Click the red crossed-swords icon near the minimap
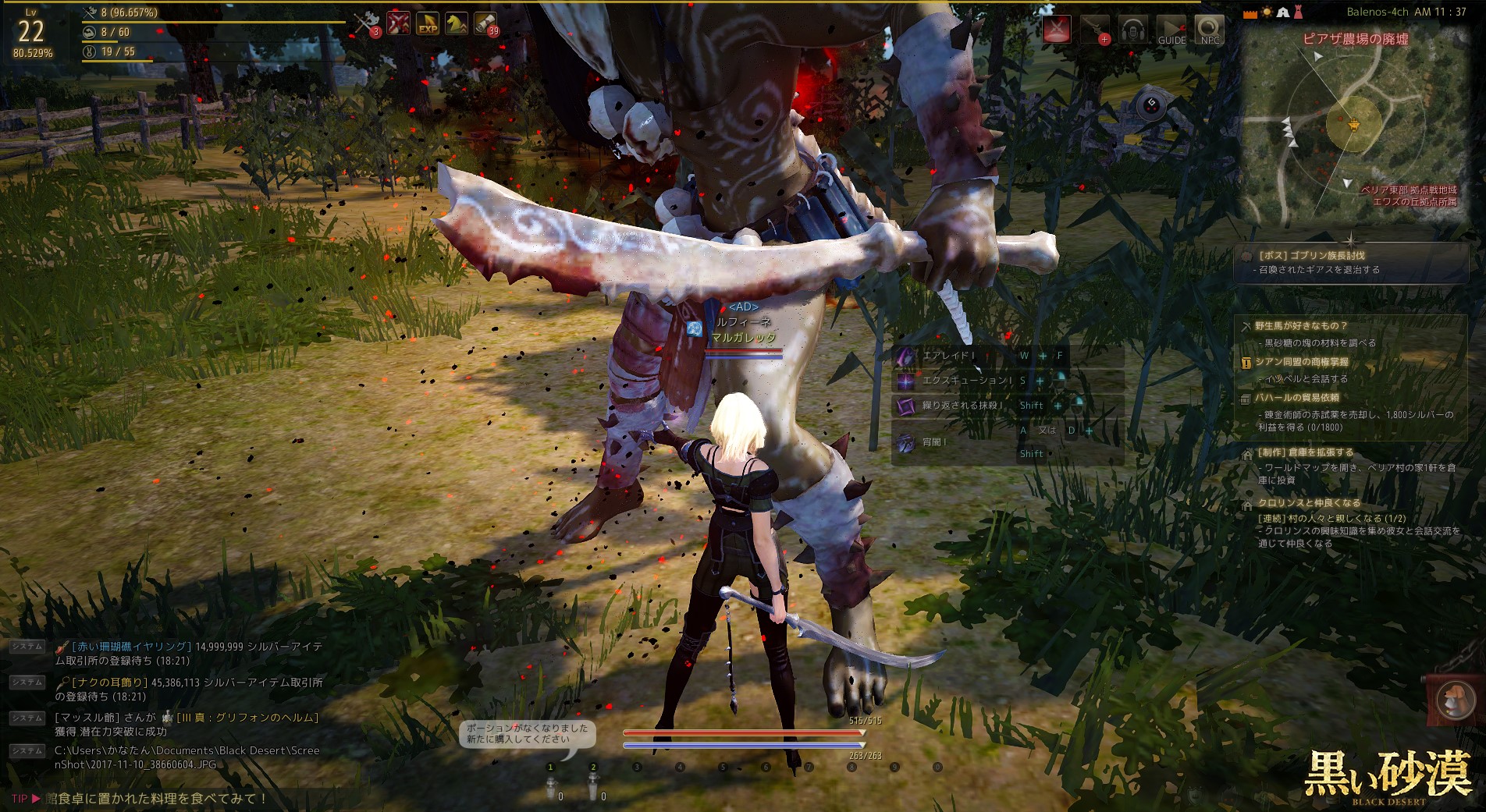 click(x=1058, y=30)
